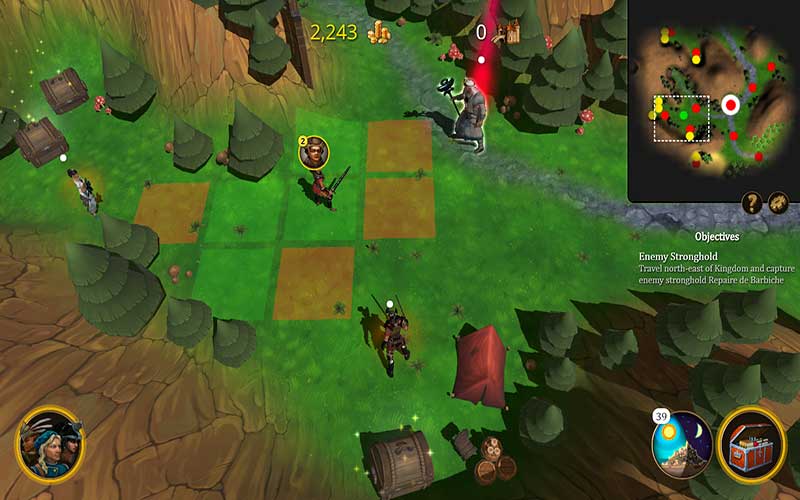Select the hero portrait badge over the unit
800x500 pixels.
[x=313, y=153]
